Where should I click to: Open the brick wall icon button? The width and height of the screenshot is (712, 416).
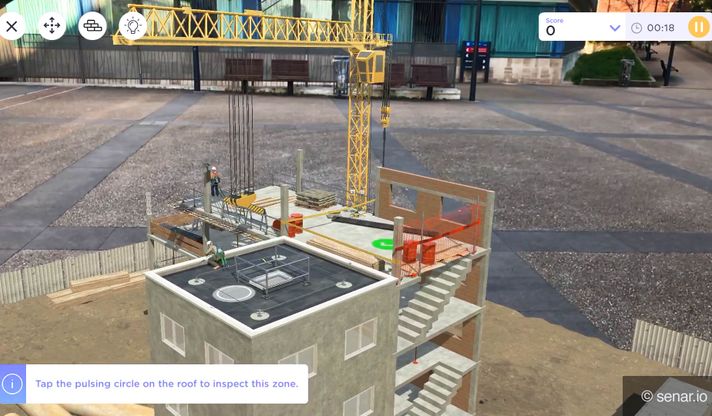point(93,26)
